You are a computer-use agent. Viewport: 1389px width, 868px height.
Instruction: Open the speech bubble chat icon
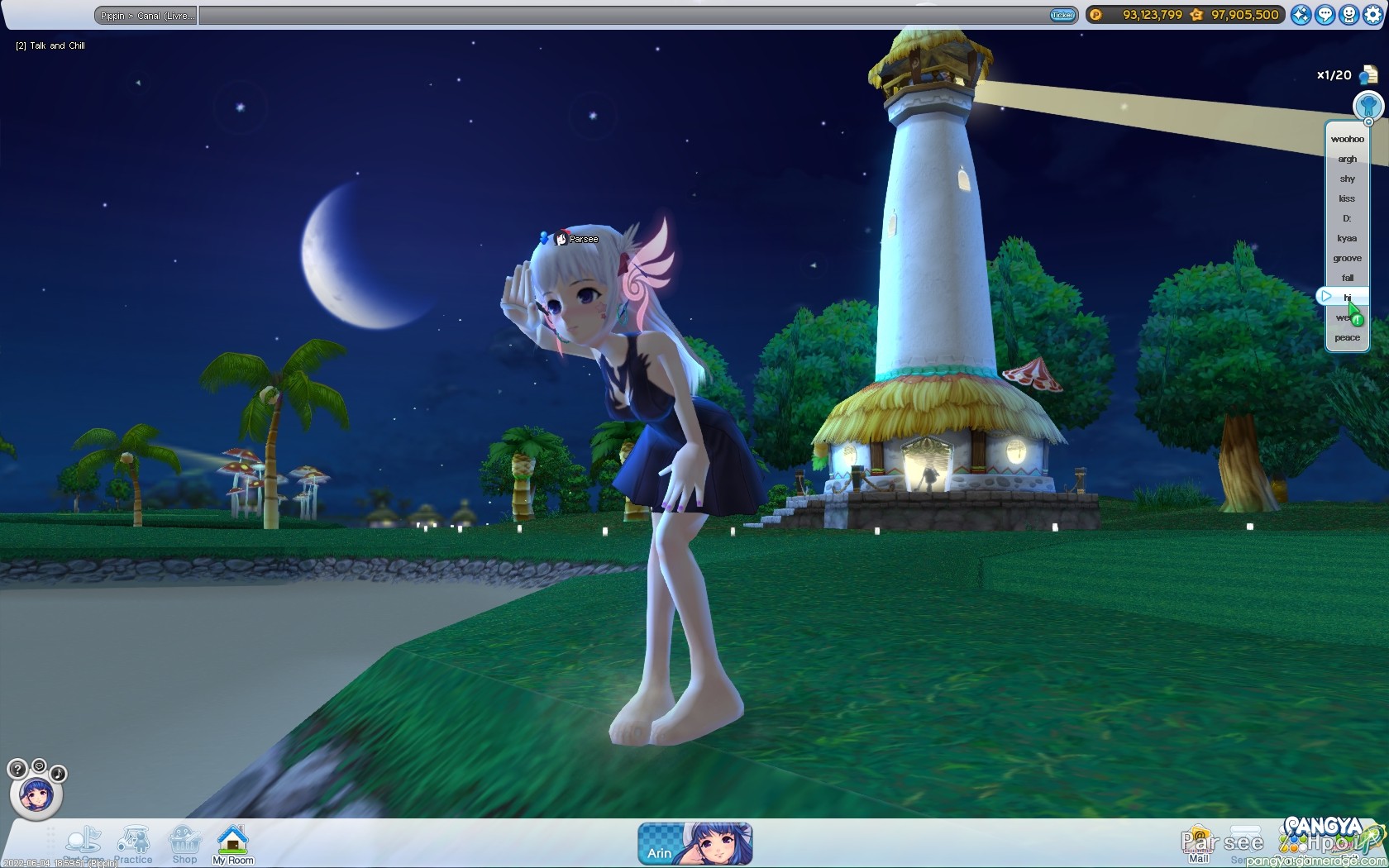[1325, 15]
